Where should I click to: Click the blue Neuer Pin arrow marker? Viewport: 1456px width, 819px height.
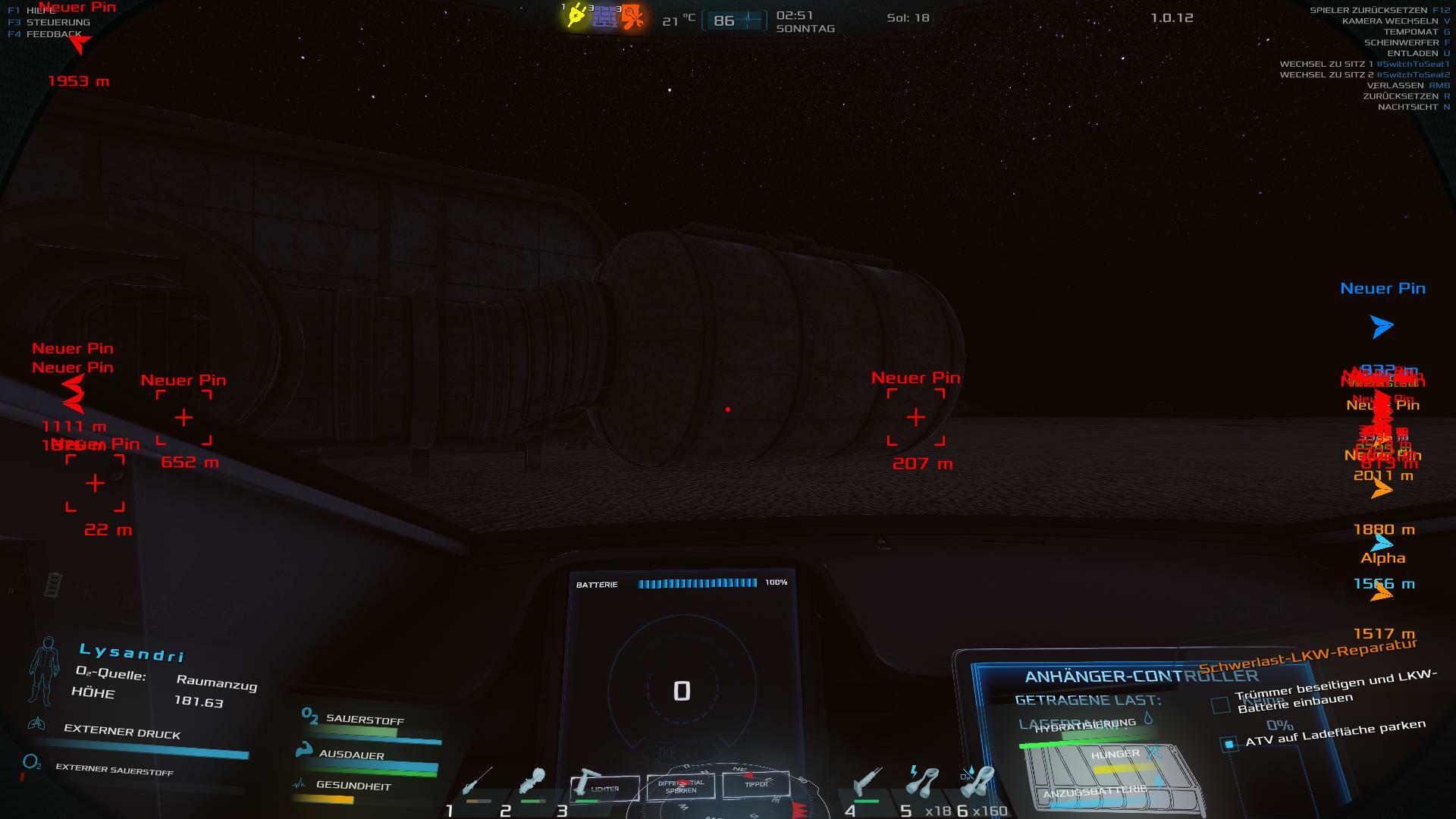(x=1382, y=326)
